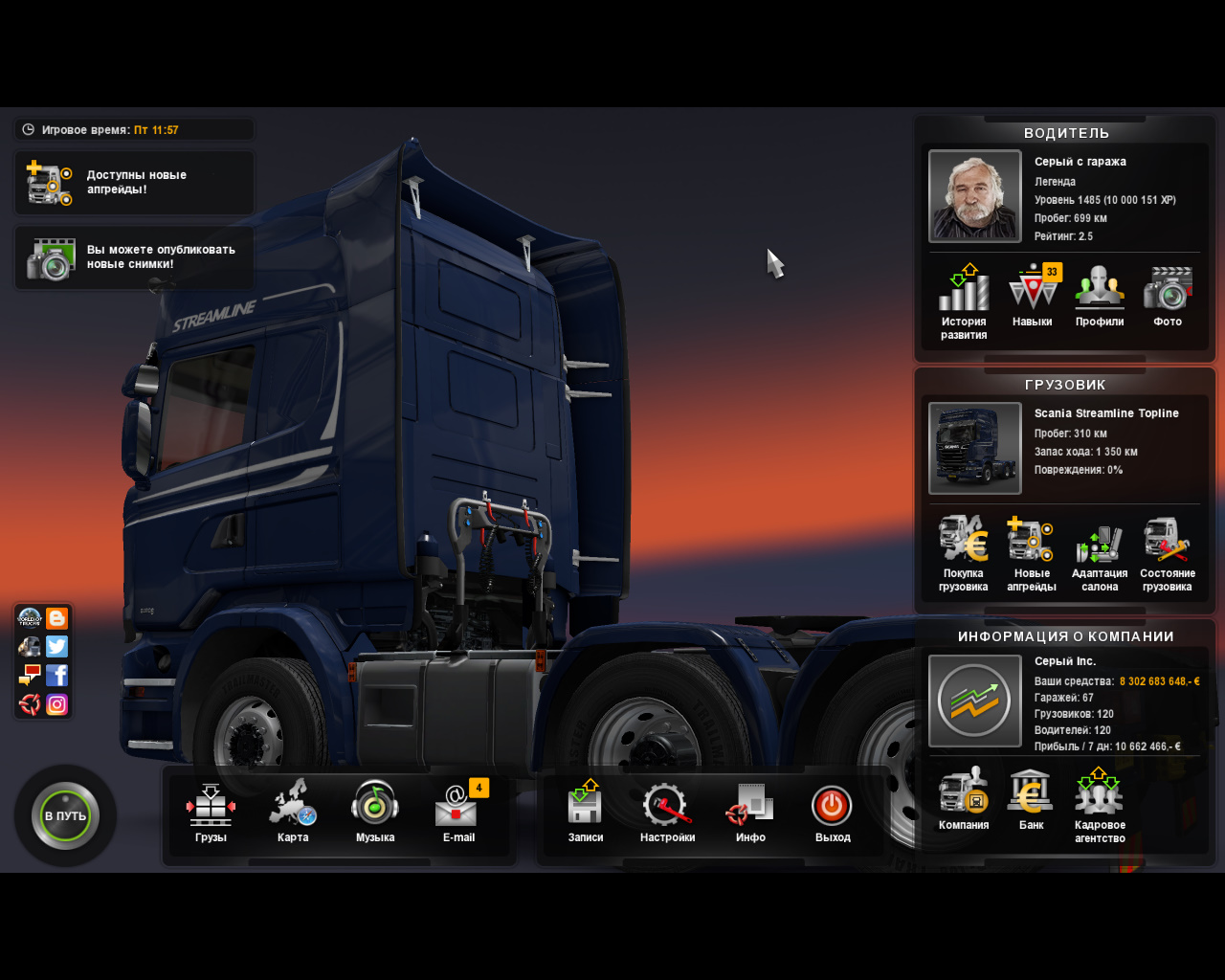Viewport: 1225px width, 980px height.
Task: Open the Покупка грузовика truck dealer icon
Action: [x=962, y=541]
